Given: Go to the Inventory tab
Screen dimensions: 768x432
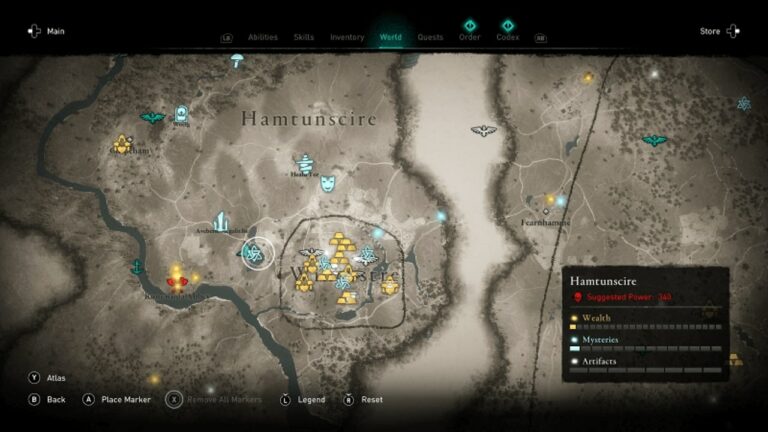Looking at the screenshot, I should (347, 37).
